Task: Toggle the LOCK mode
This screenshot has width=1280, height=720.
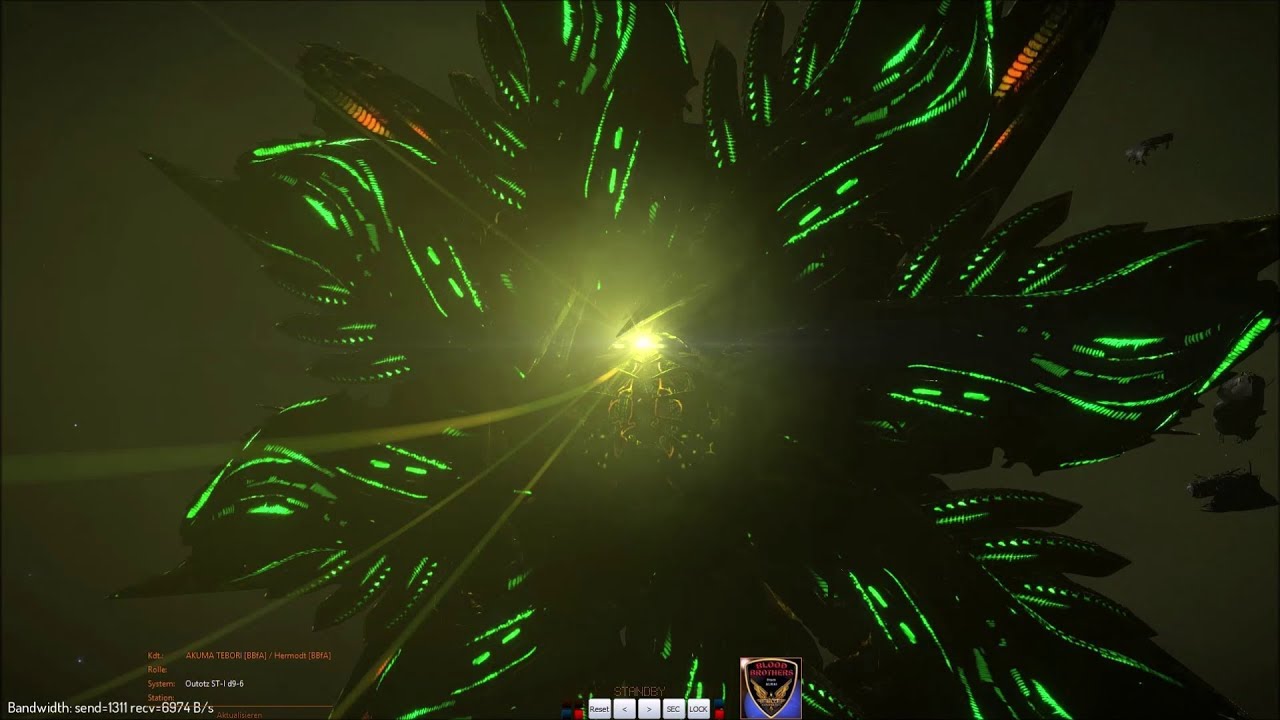Action: 698,709
